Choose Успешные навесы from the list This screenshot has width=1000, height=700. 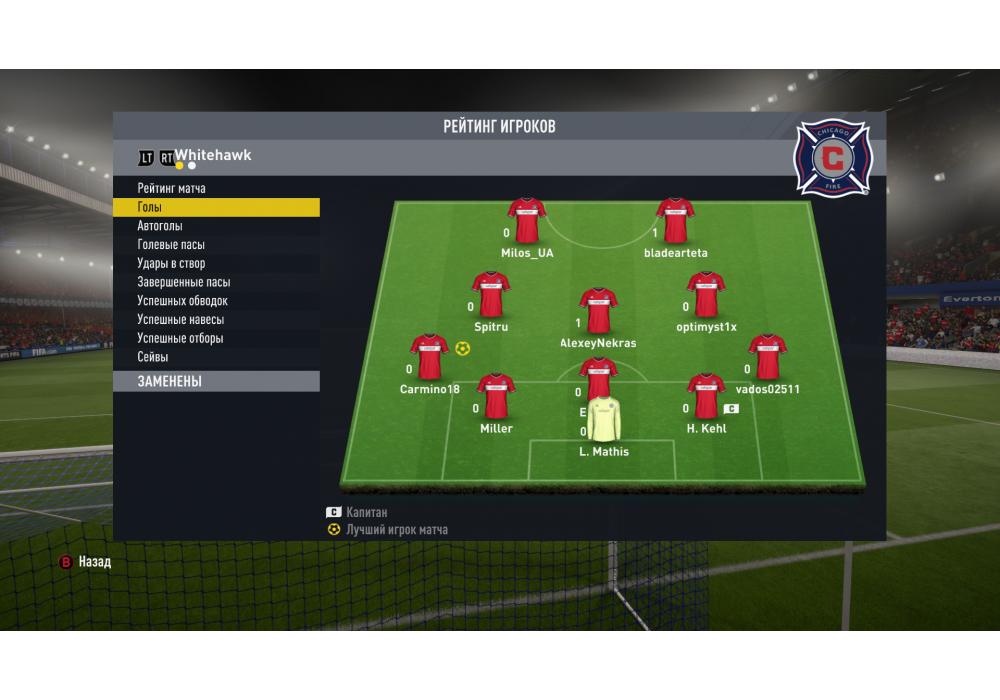click(180, 320)
